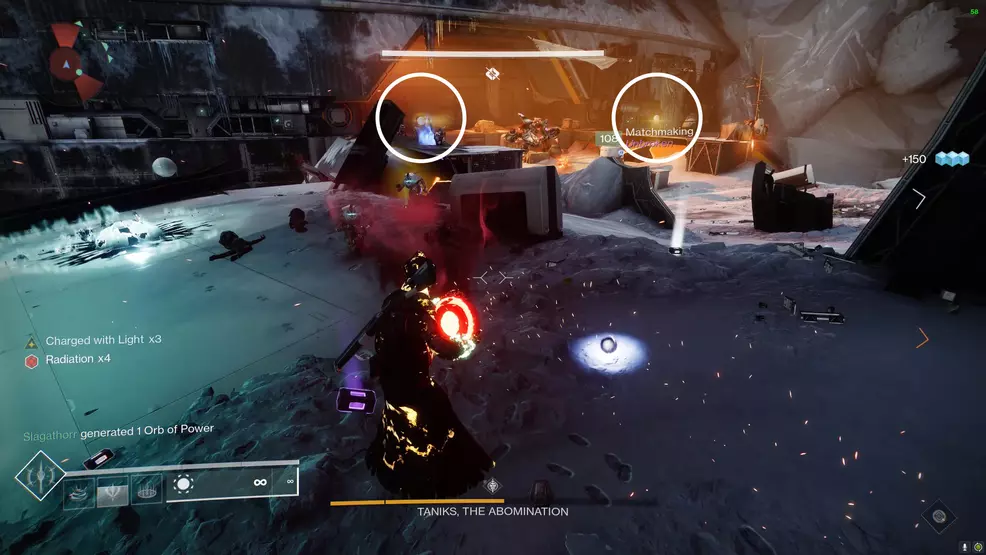The height and width of the screenshot is (555, 986).
Task: Click the radar in the corner
Action: click(x=68, y=62)
